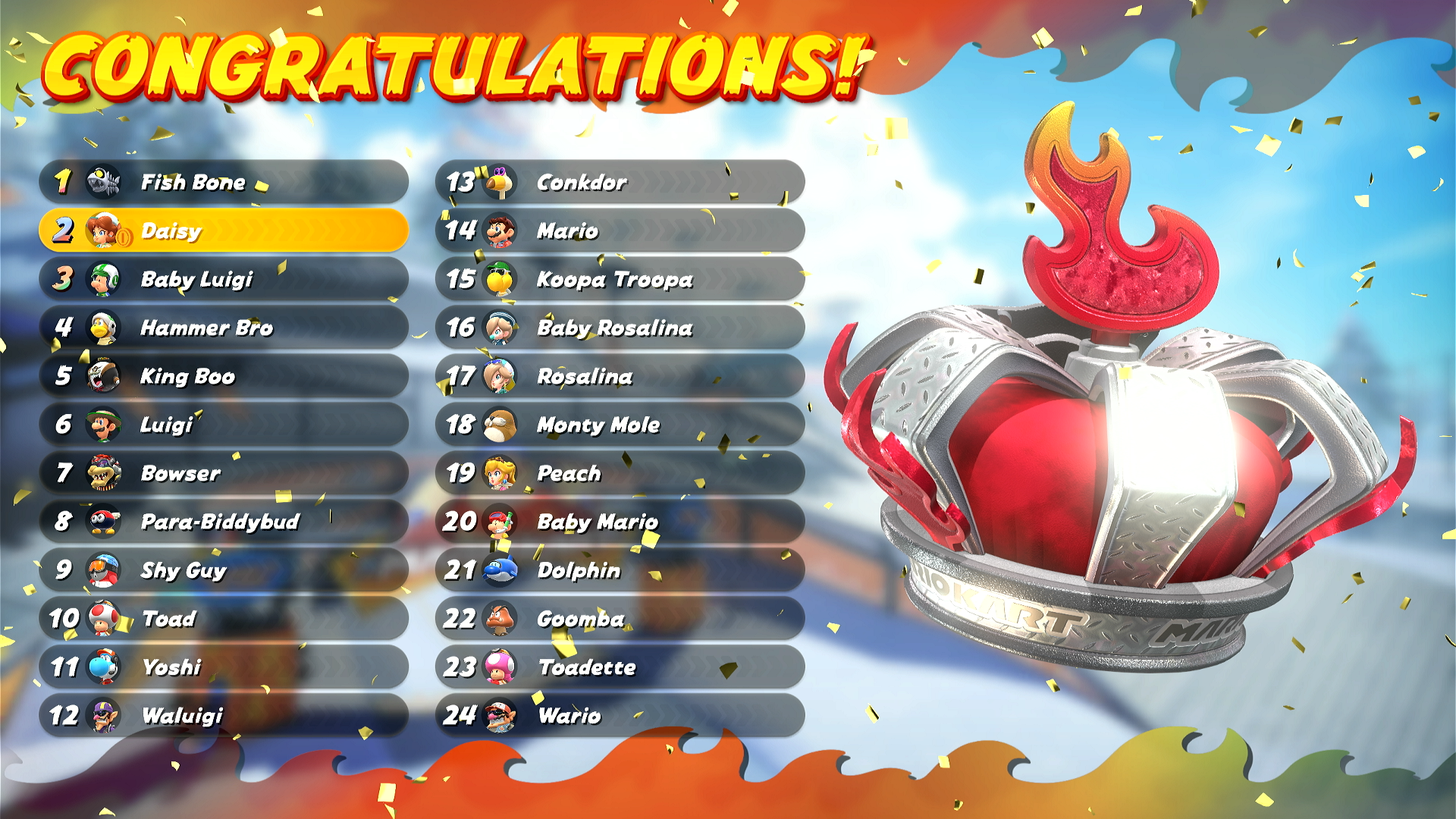This screenshot has height=819, width=1456.
Task: Choose the Baby Luigi result row
Action: pyautogui.click(x=224, y=279)
